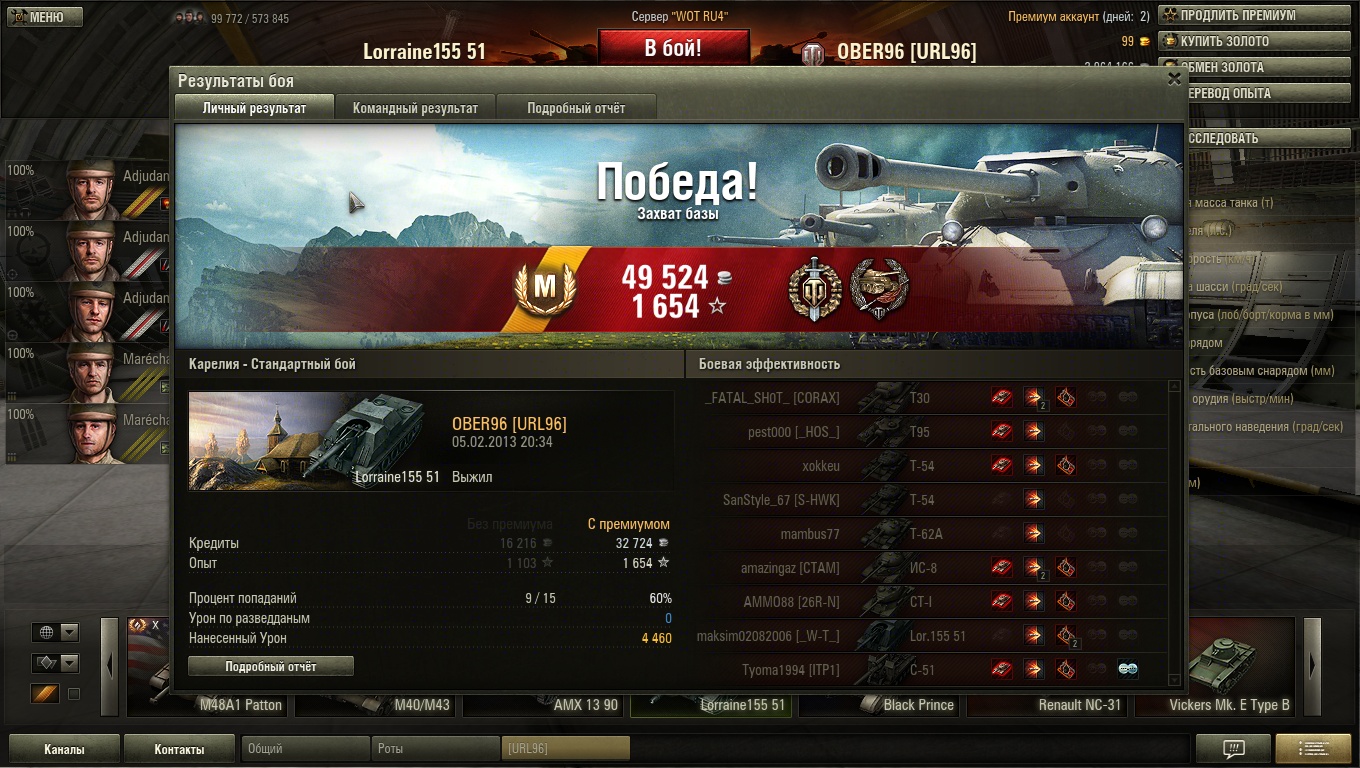Switch to the Командный результат tab
This screenshot has height=768, width=1360.
415,108
